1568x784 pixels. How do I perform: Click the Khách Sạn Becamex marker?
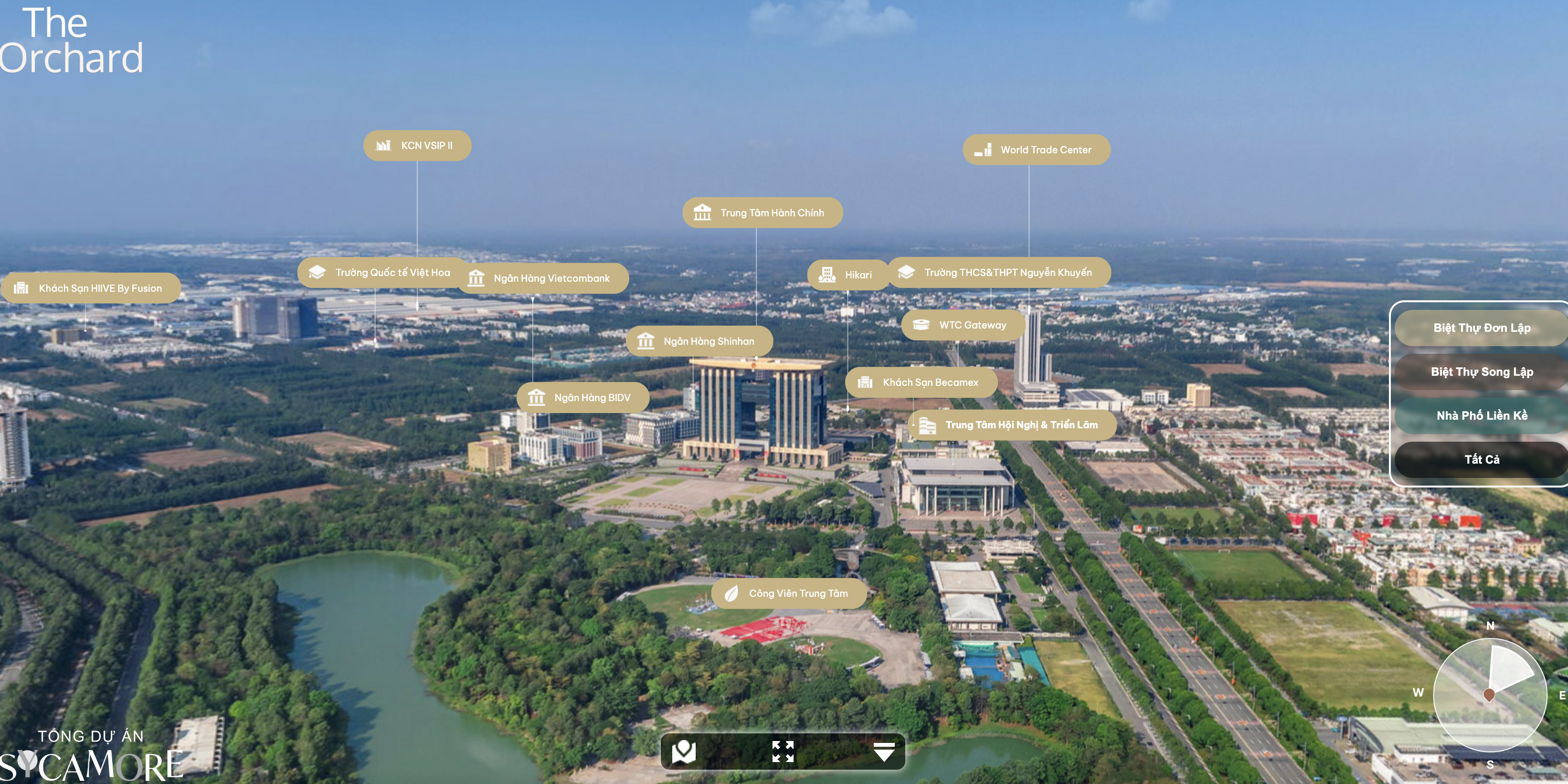tap(921, 382)
